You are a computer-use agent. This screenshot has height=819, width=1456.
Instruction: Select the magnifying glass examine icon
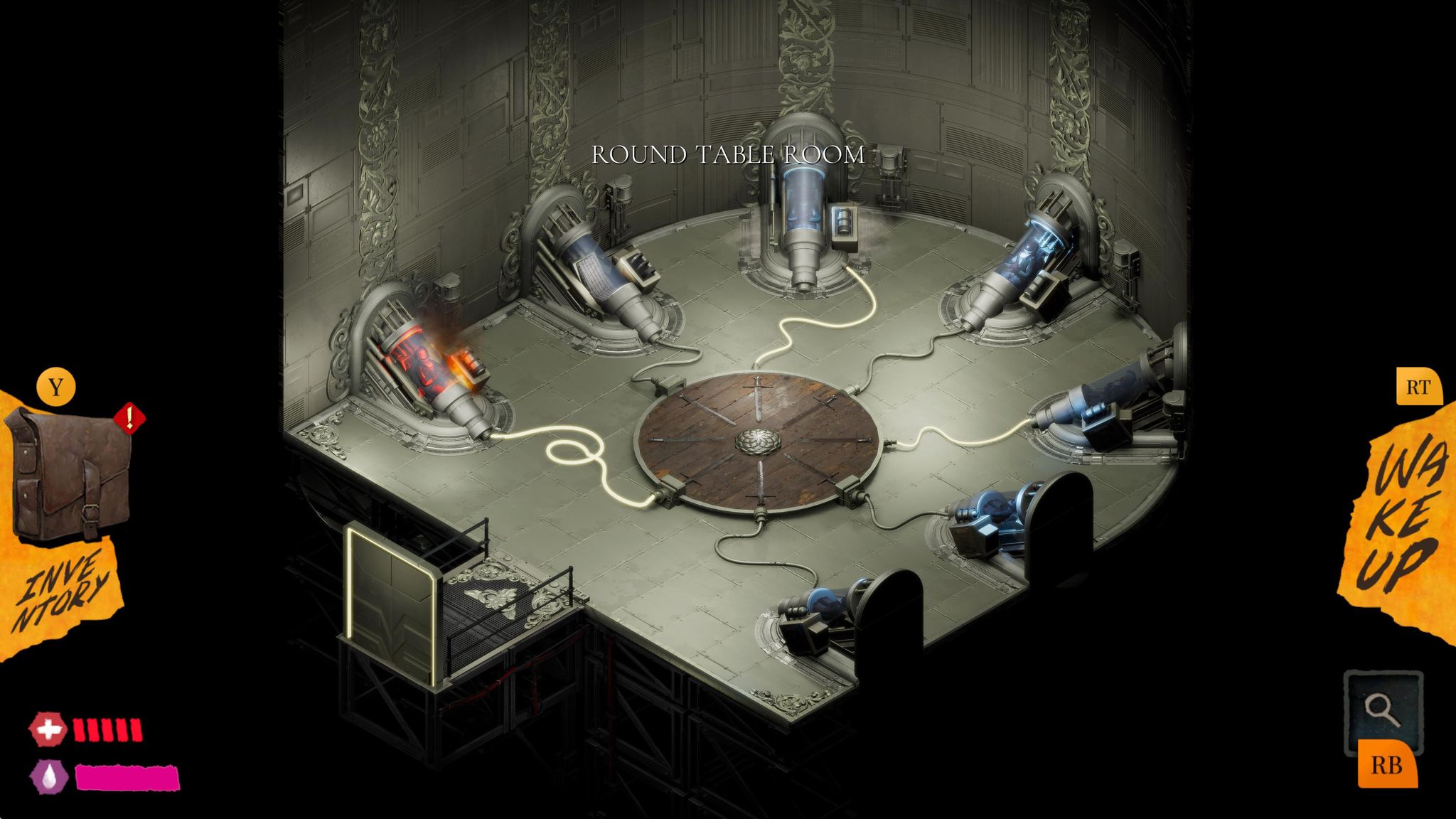pyautogui.click(x=1383, y=710)
